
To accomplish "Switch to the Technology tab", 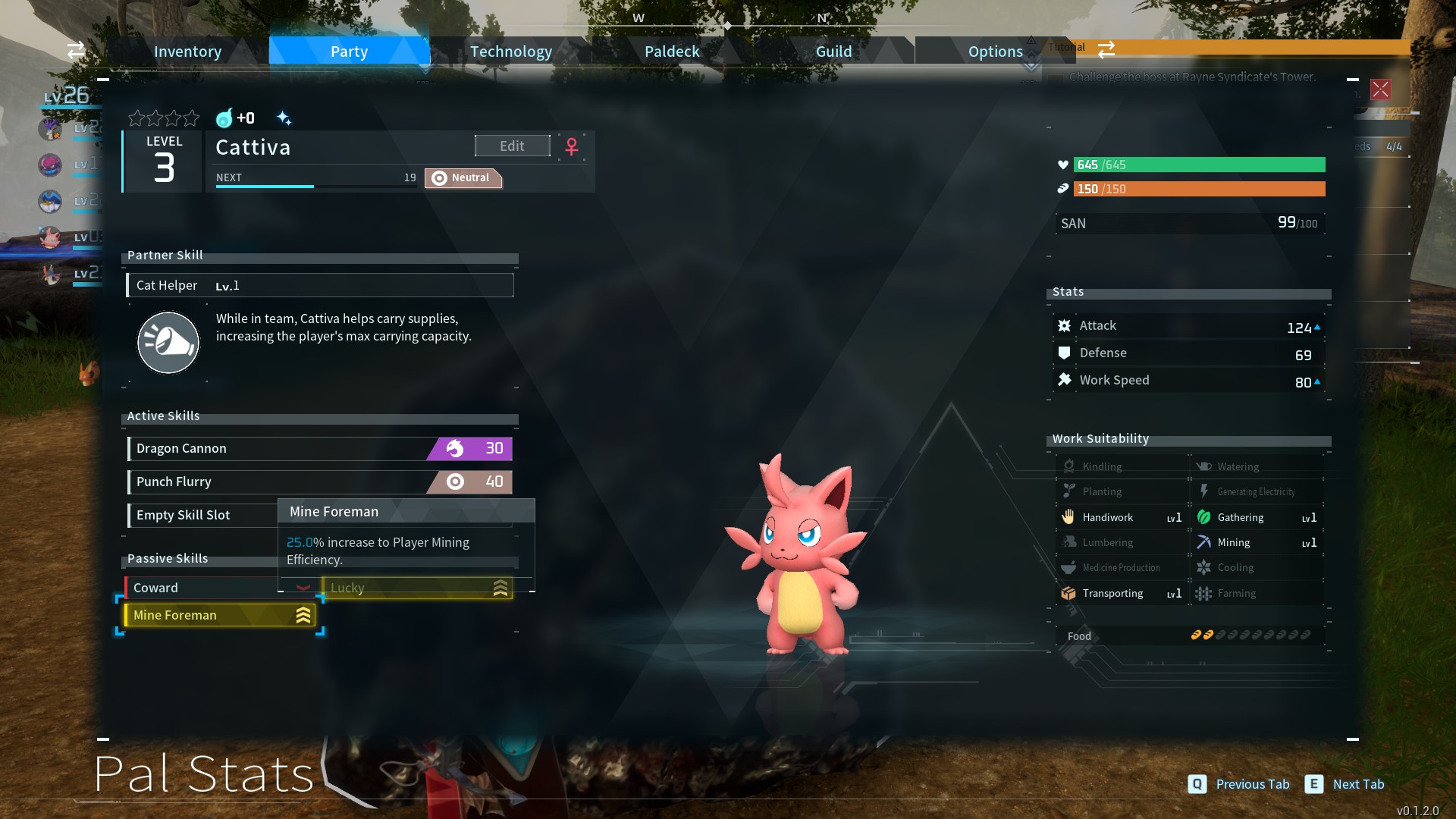I will (510, 51).
